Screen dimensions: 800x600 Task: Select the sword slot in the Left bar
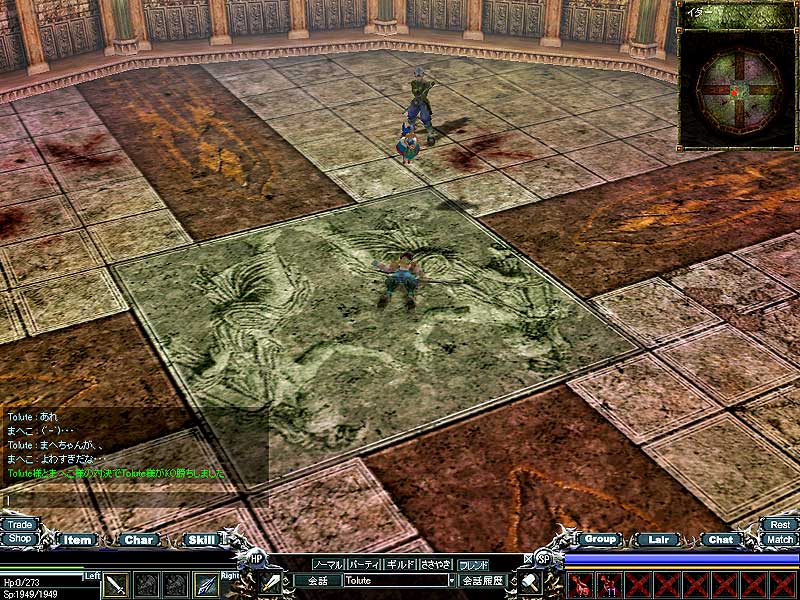click(116, 585)
